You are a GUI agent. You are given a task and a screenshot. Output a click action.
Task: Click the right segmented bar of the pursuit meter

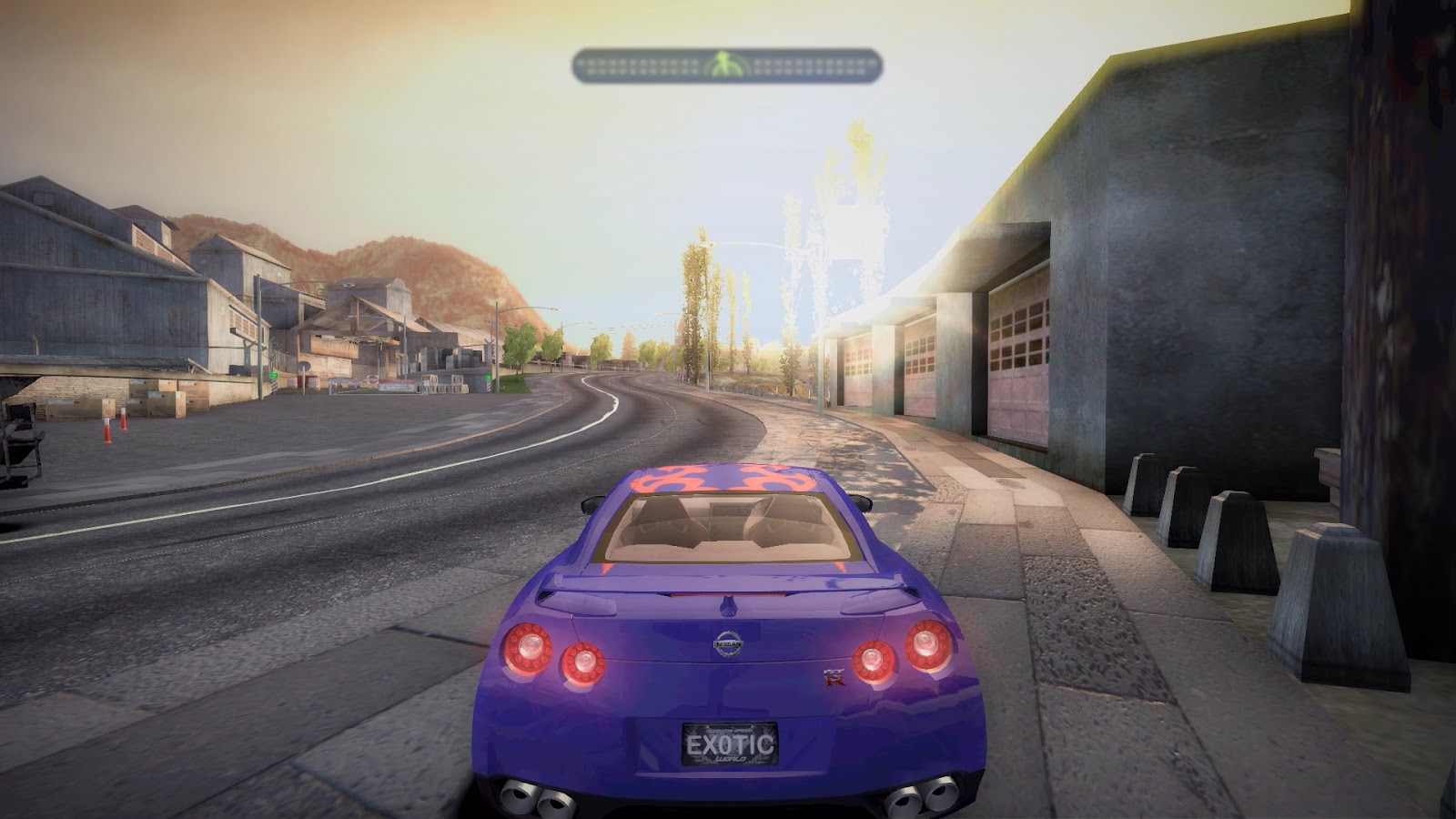point(810,64)
